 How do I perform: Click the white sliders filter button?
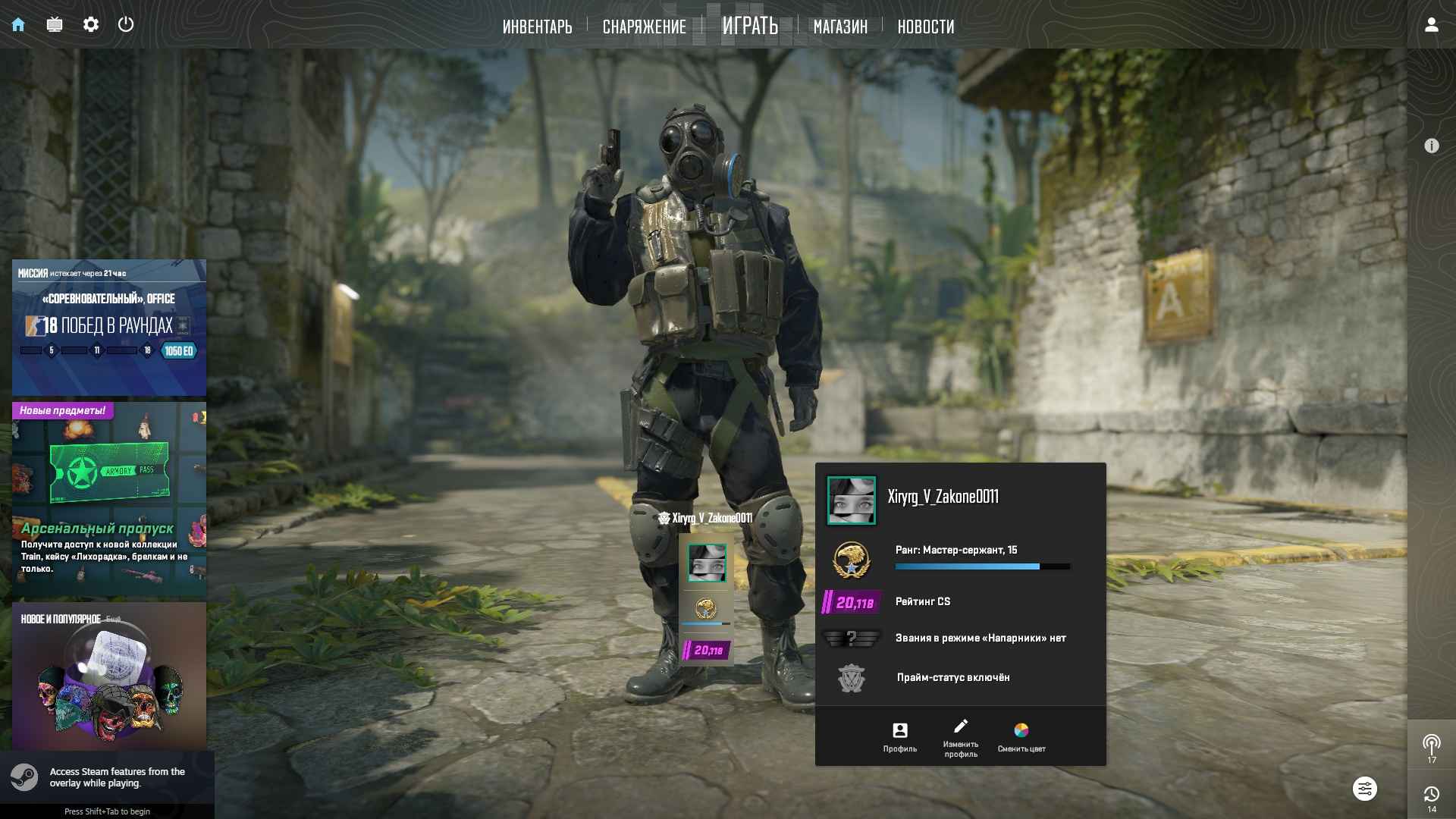pos(1364,789)
